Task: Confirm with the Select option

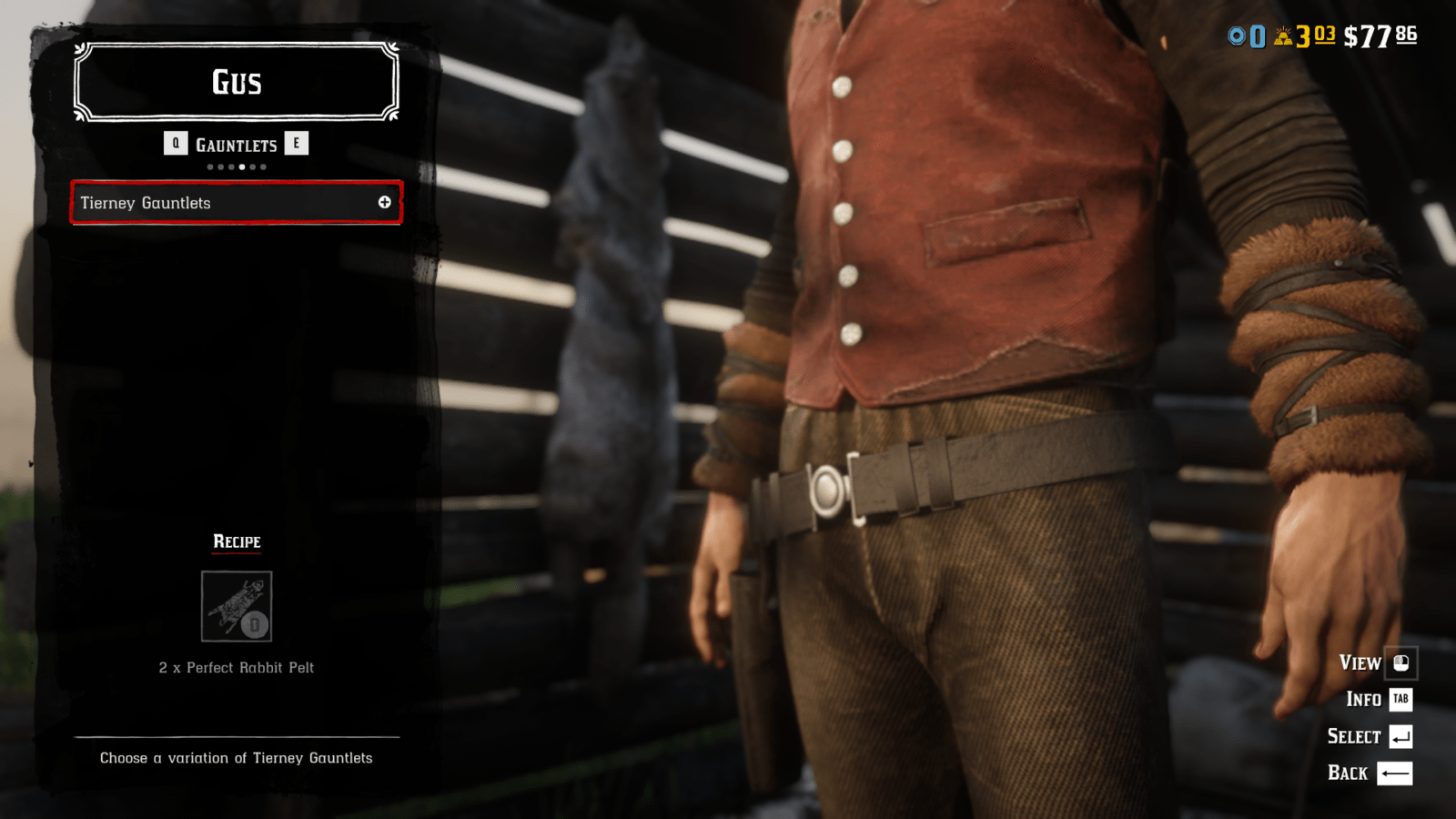Action: point(1369,736)
